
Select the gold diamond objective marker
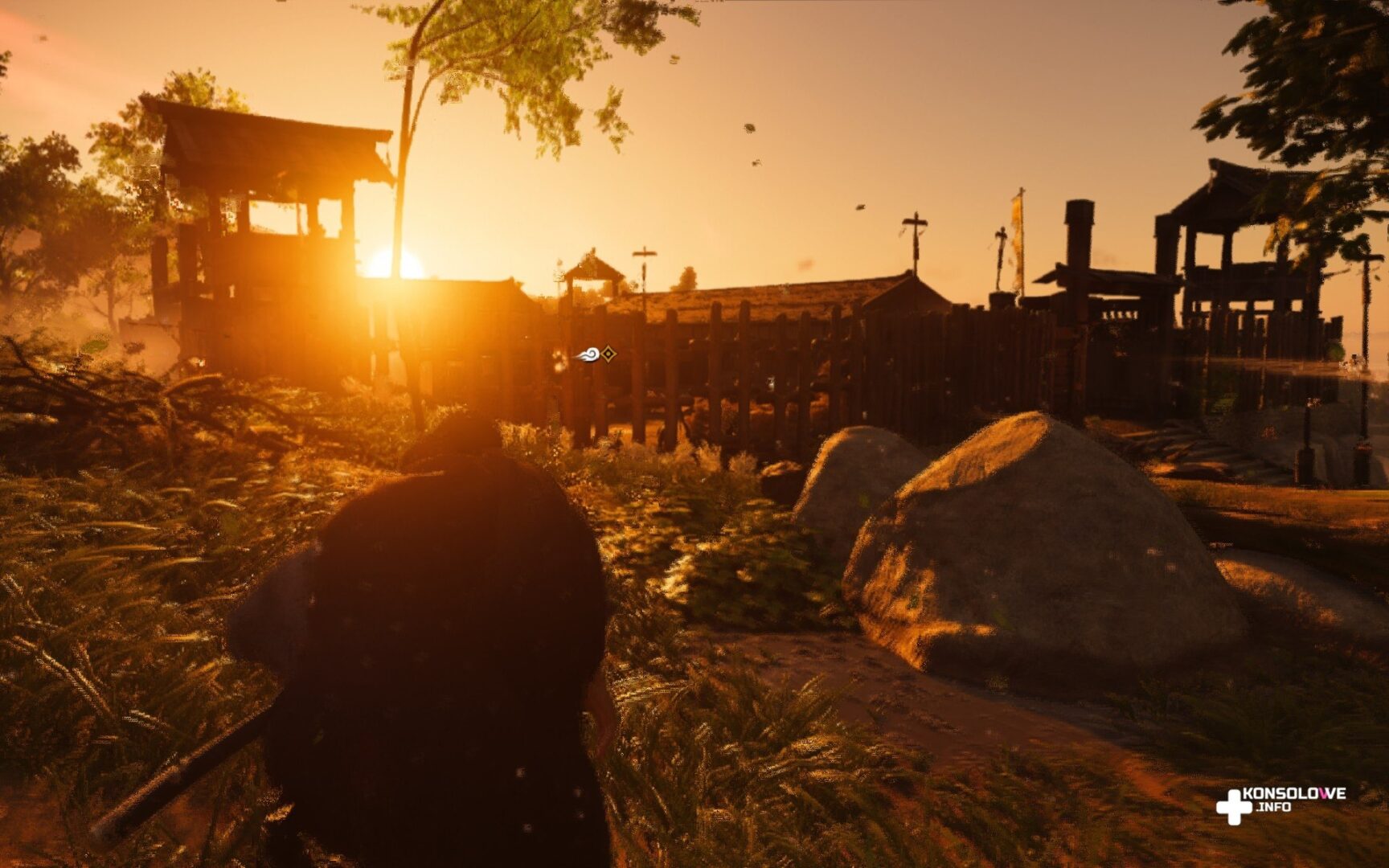click(609, 354)
